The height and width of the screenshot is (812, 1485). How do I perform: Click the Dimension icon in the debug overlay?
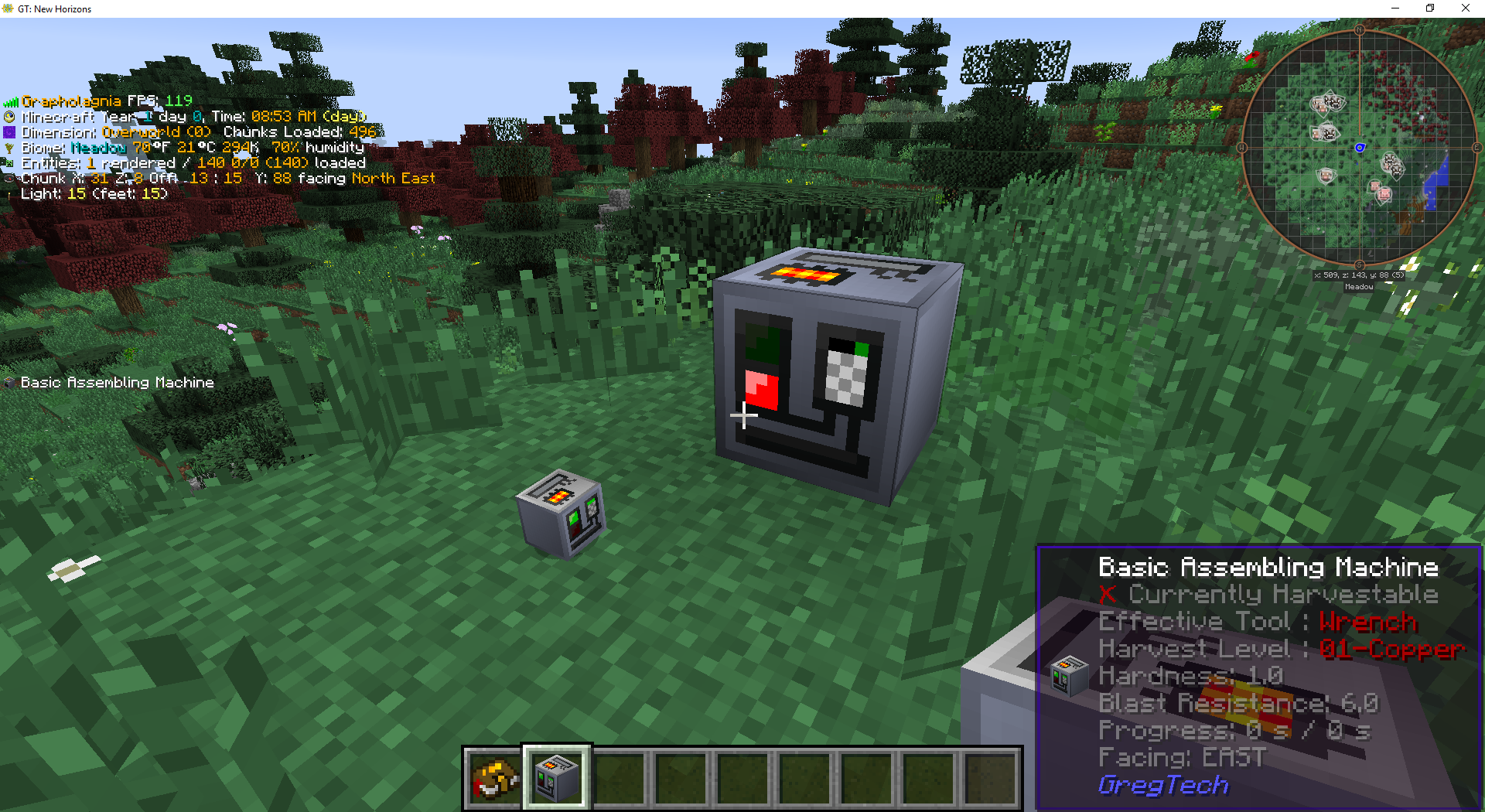pos(9,132)
